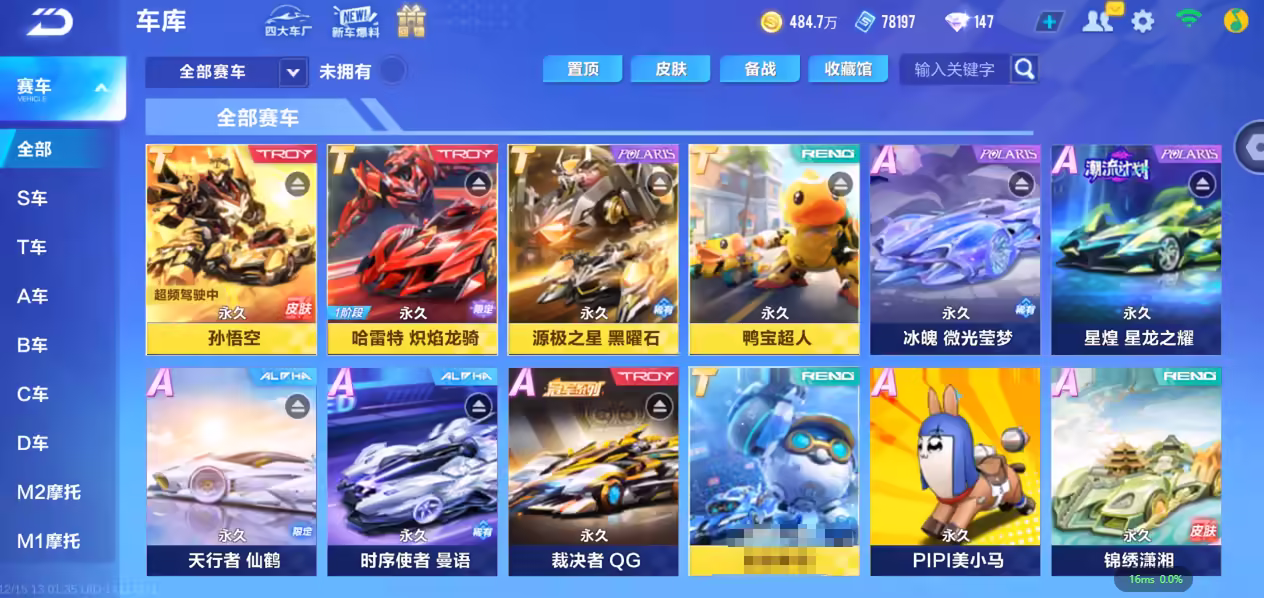Open the settings gear icon
This screenshot has height=598, width=1264.
coord(1142,21)
